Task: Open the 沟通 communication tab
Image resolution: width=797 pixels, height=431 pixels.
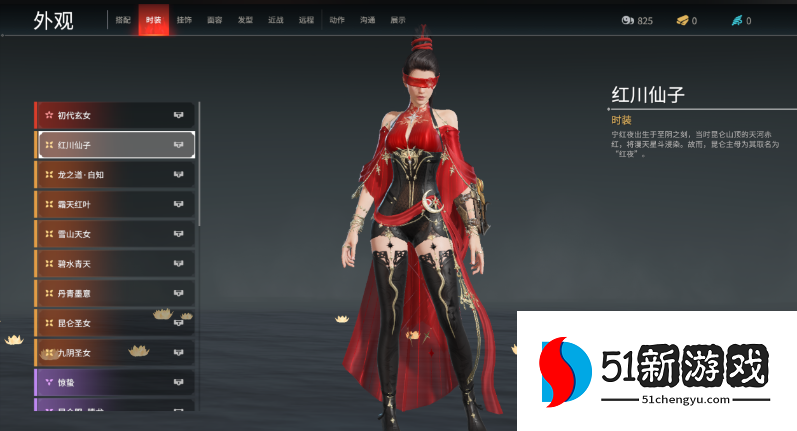Action: tap(367, 19)
